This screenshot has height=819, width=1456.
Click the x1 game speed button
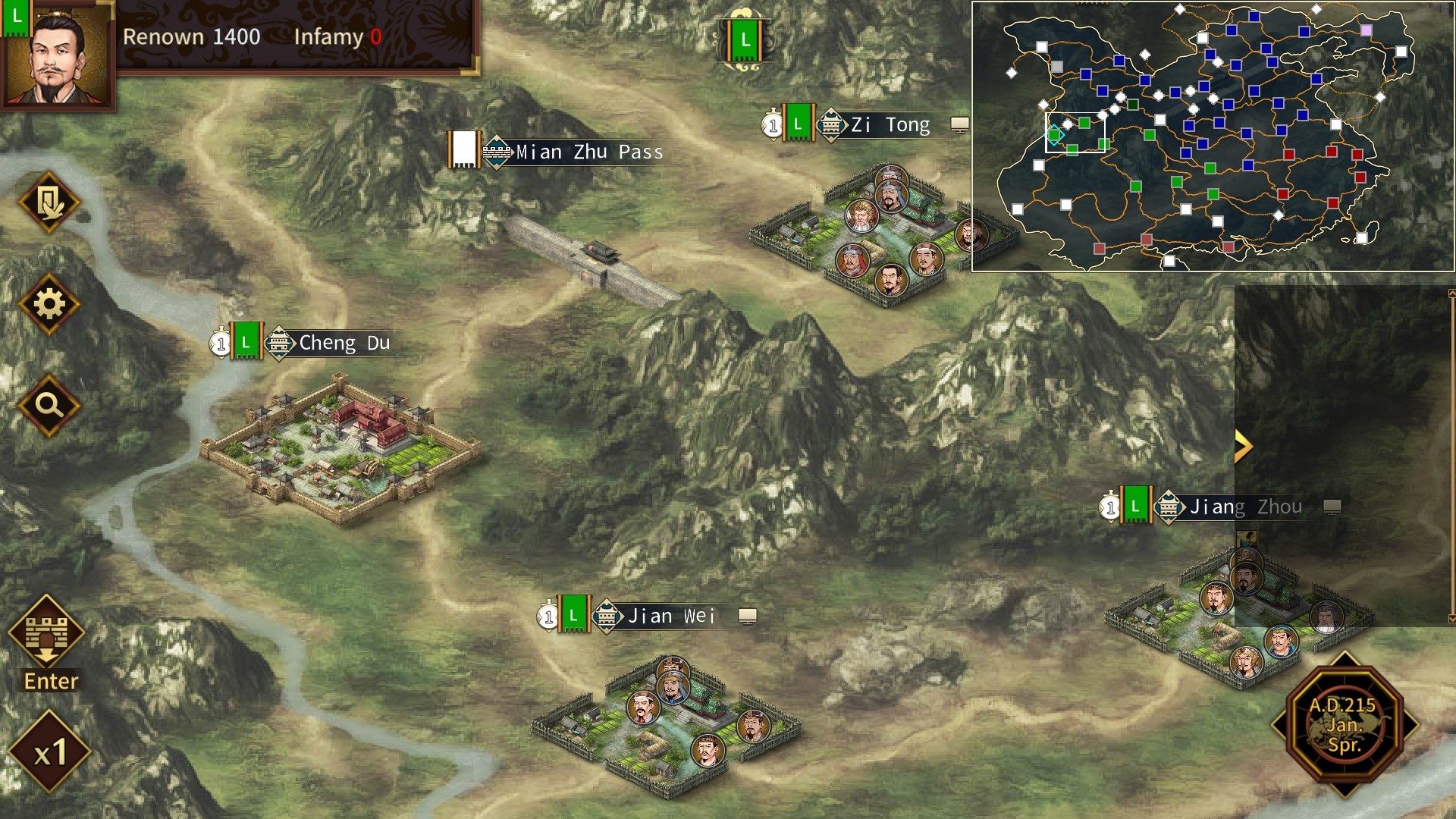coord(49,754)
